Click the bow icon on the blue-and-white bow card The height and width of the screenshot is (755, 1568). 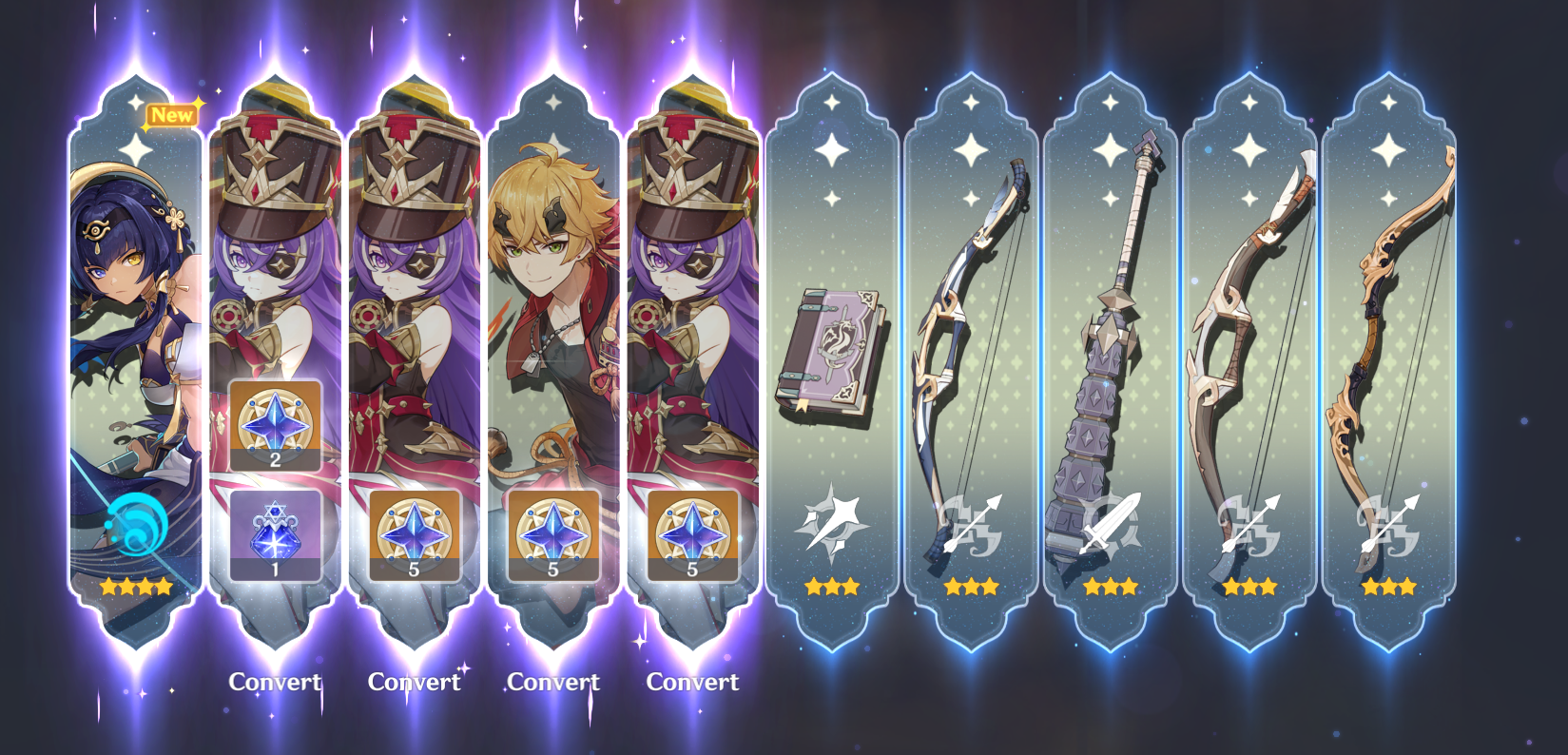(969, 521)
